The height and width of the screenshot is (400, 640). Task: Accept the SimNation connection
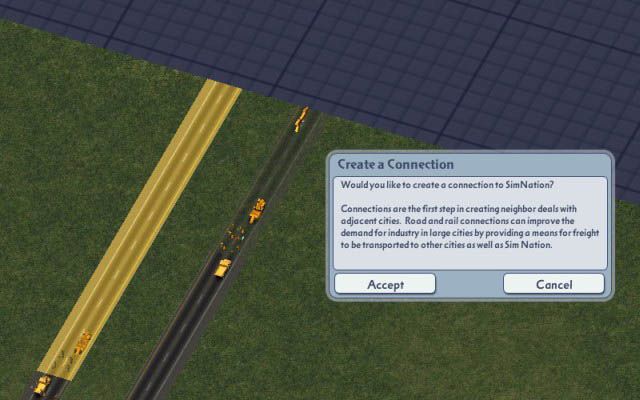[385, 284]
